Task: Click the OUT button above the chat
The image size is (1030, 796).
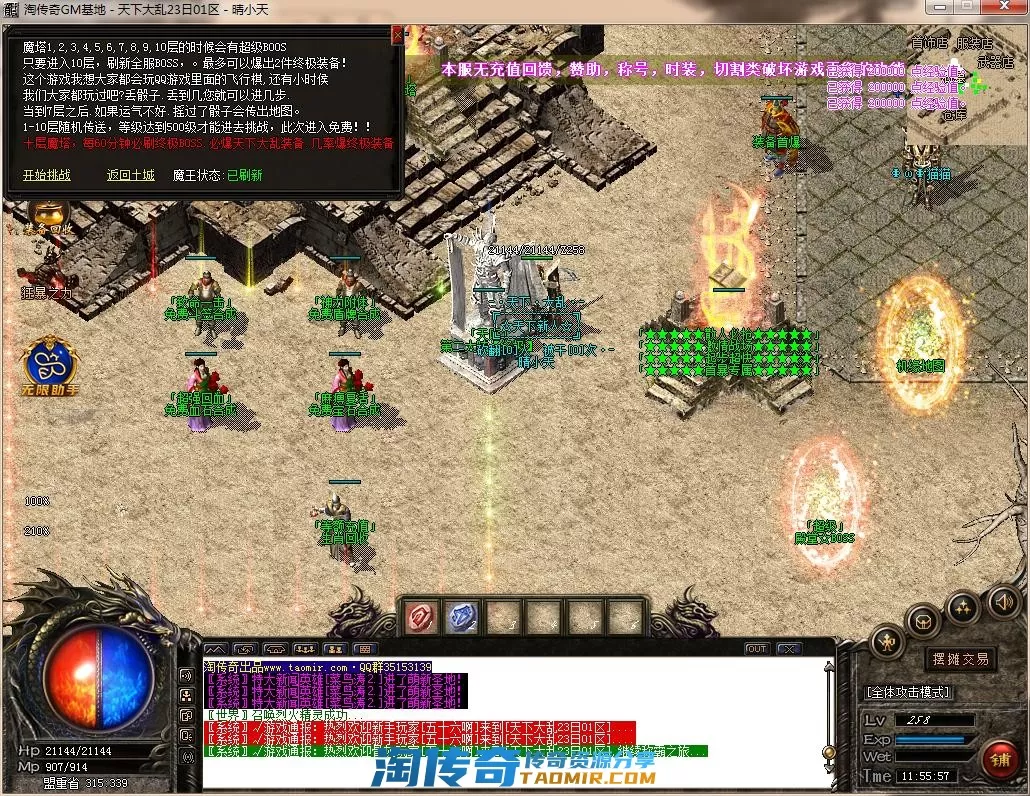Action: click(x=757, y=649)
